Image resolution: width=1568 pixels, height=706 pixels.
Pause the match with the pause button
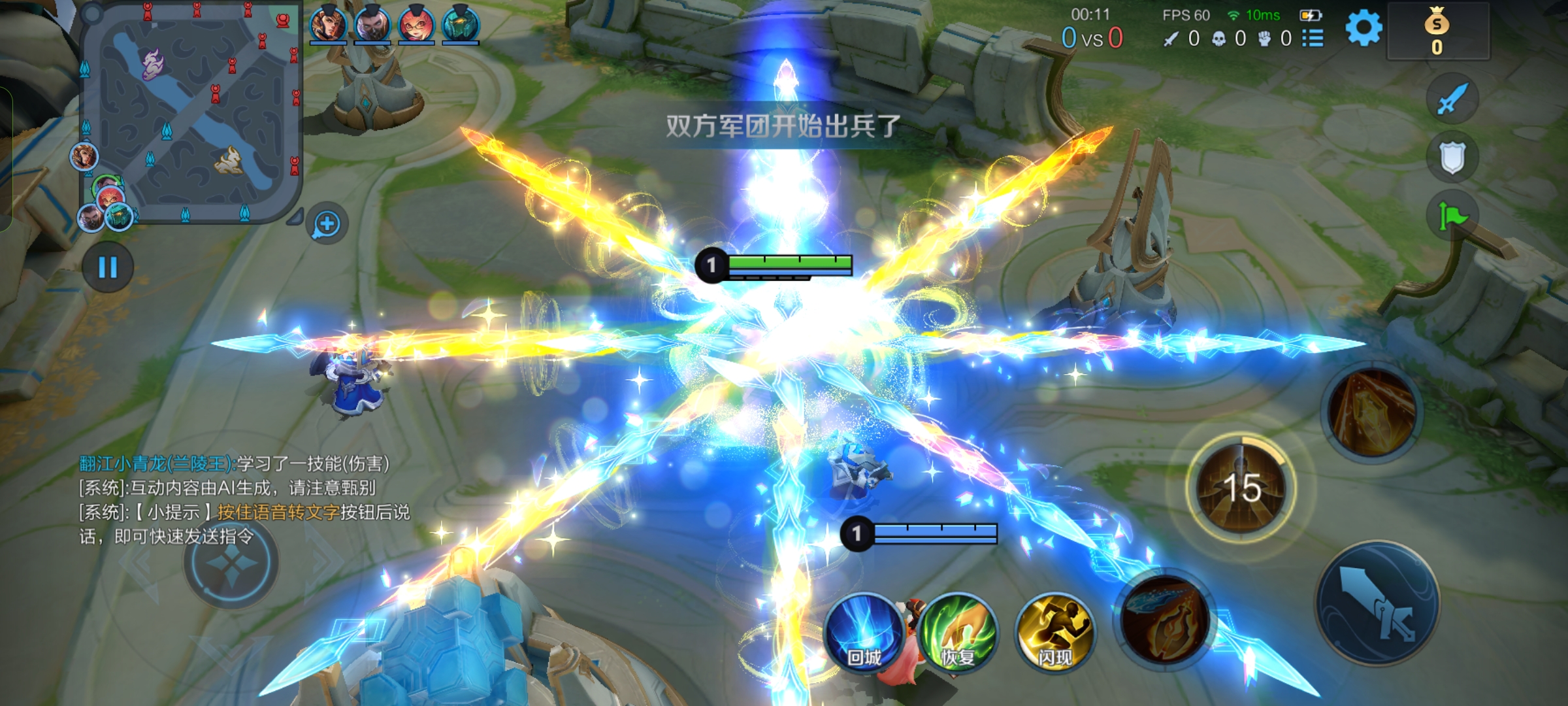[x=108, y=267]
